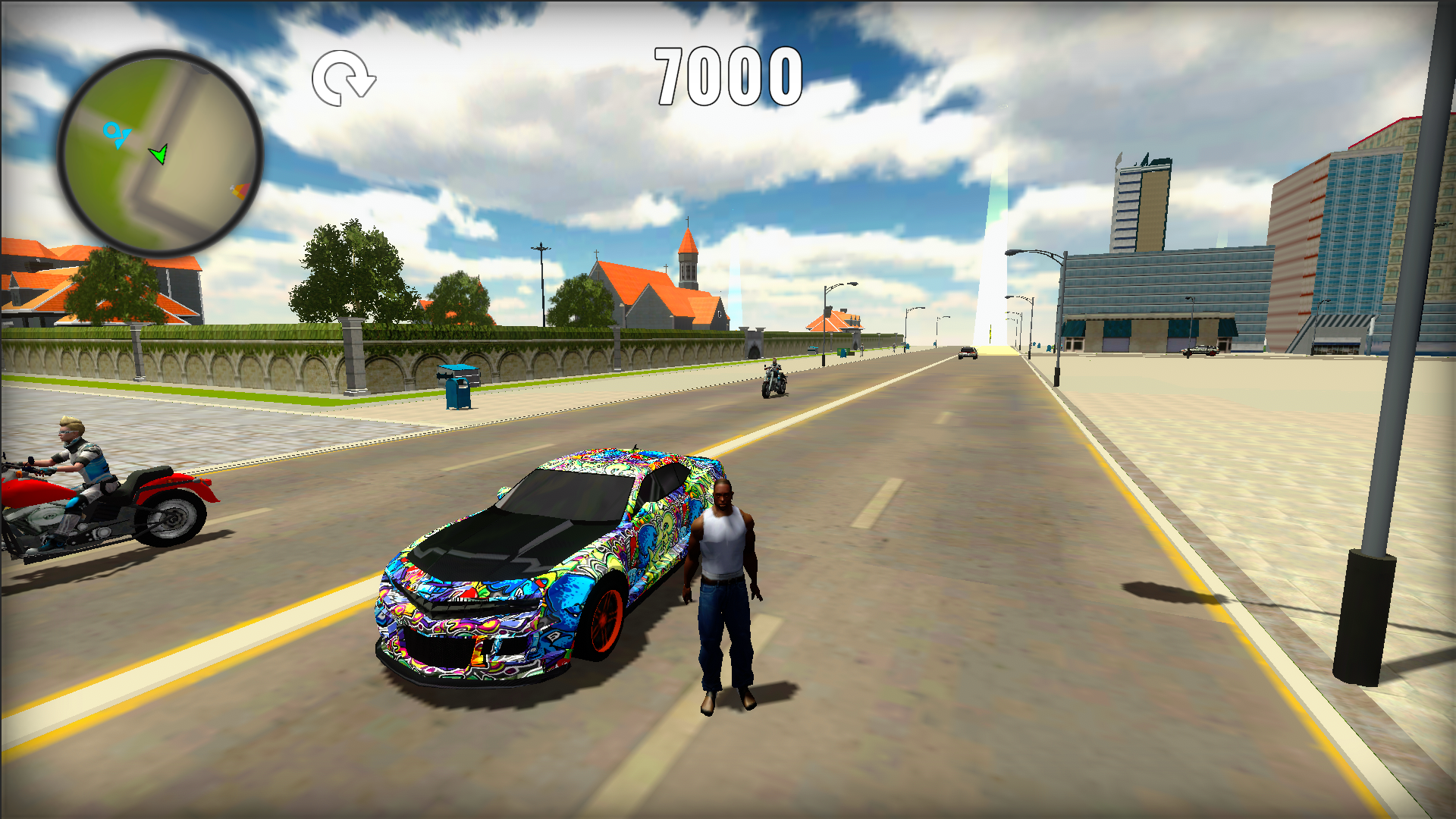Tap the distant car approaching on the road

tap(967, 351)
